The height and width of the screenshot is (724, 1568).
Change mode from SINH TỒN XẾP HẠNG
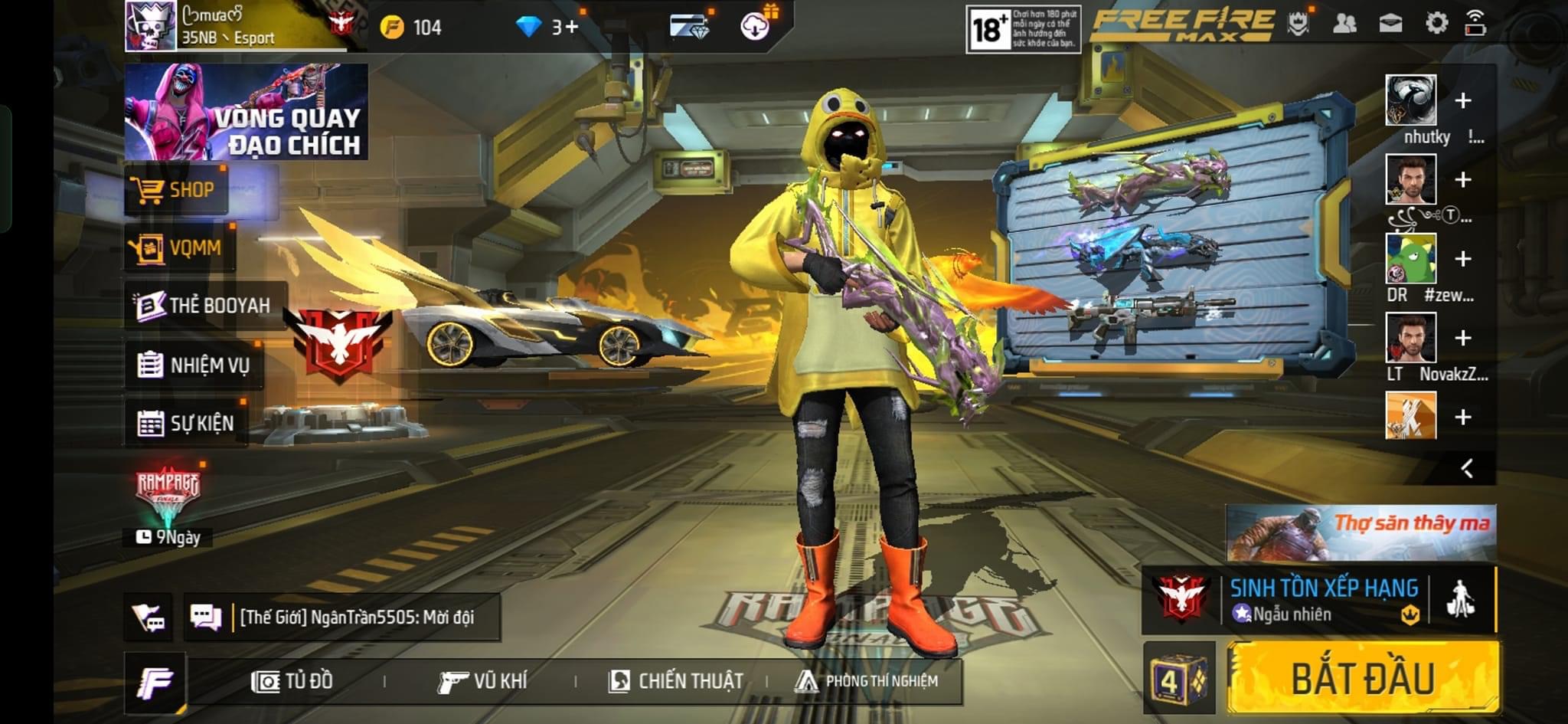[1323, 600]
